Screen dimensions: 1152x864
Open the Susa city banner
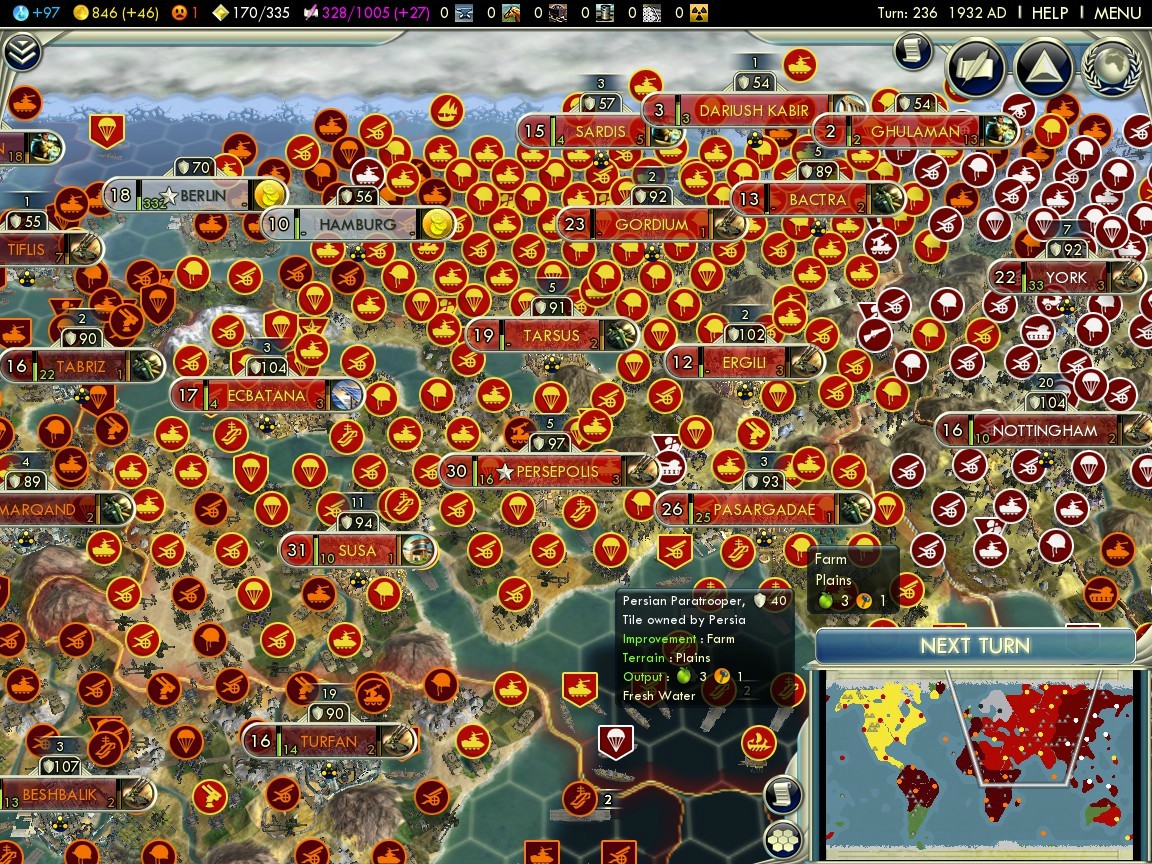point(357,550)
